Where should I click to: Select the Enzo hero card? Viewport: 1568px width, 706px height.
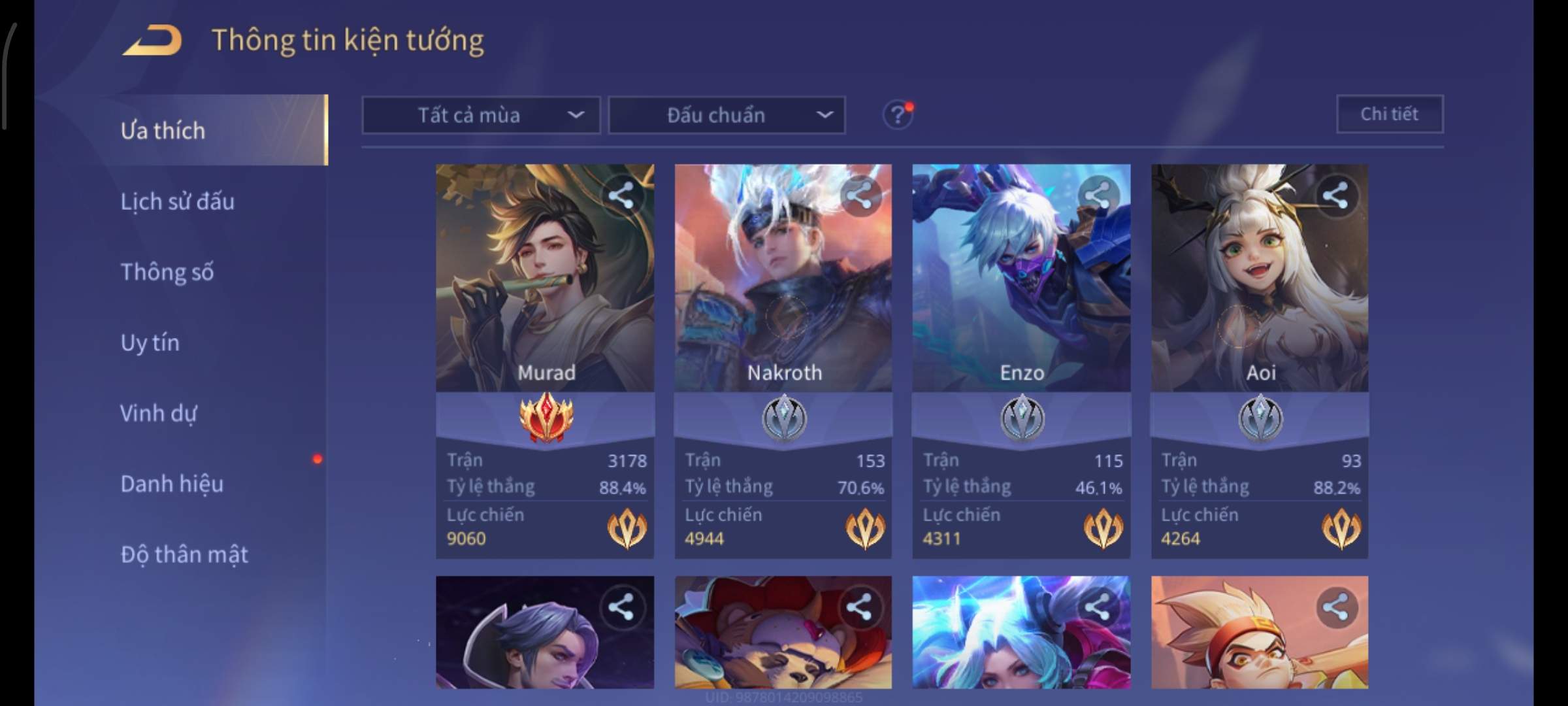pos(1021,294)
